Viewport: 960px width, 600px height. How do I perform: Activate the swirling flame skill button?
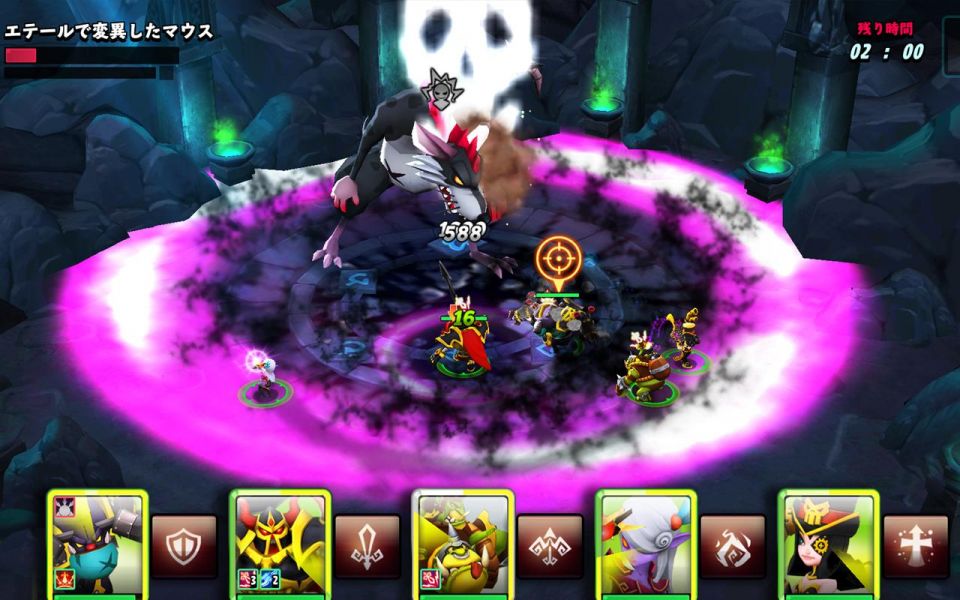(x=732, y=546)
